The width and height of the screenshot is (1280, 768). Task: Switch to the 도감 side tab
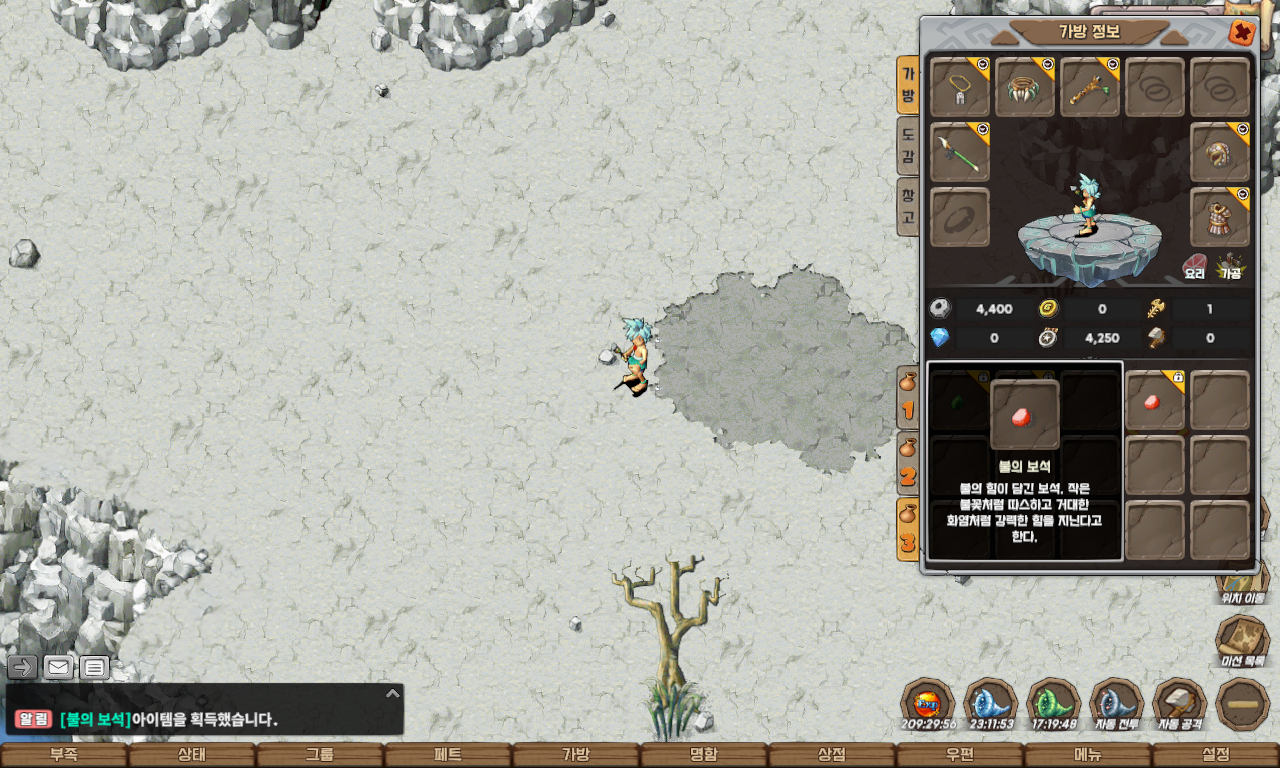point(908,147)
